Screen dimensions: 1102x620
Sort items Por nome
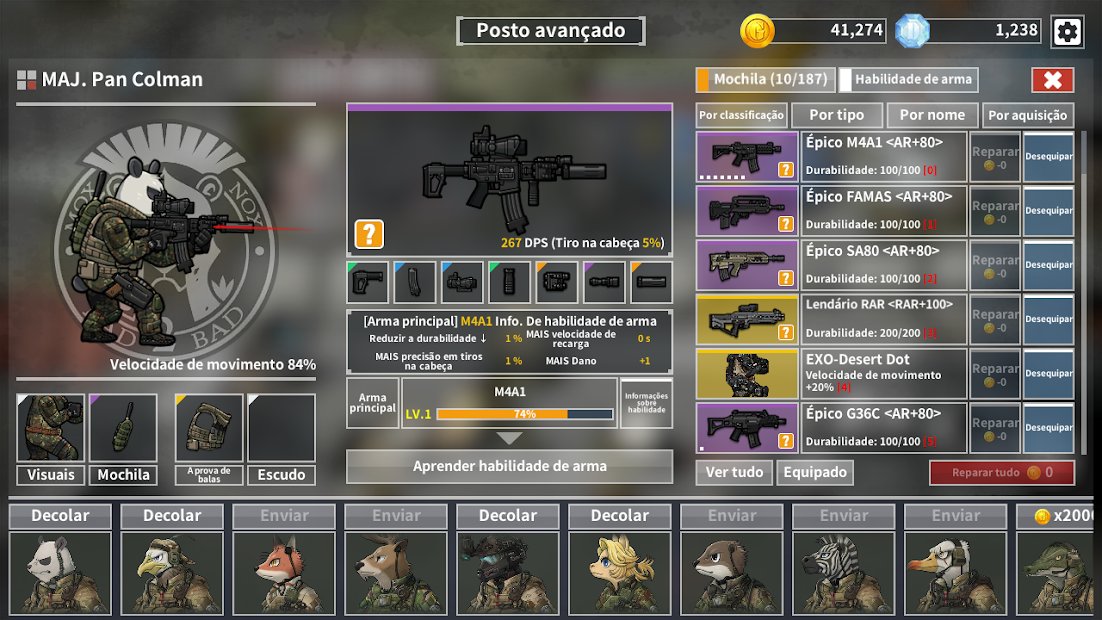coord(932,115)
